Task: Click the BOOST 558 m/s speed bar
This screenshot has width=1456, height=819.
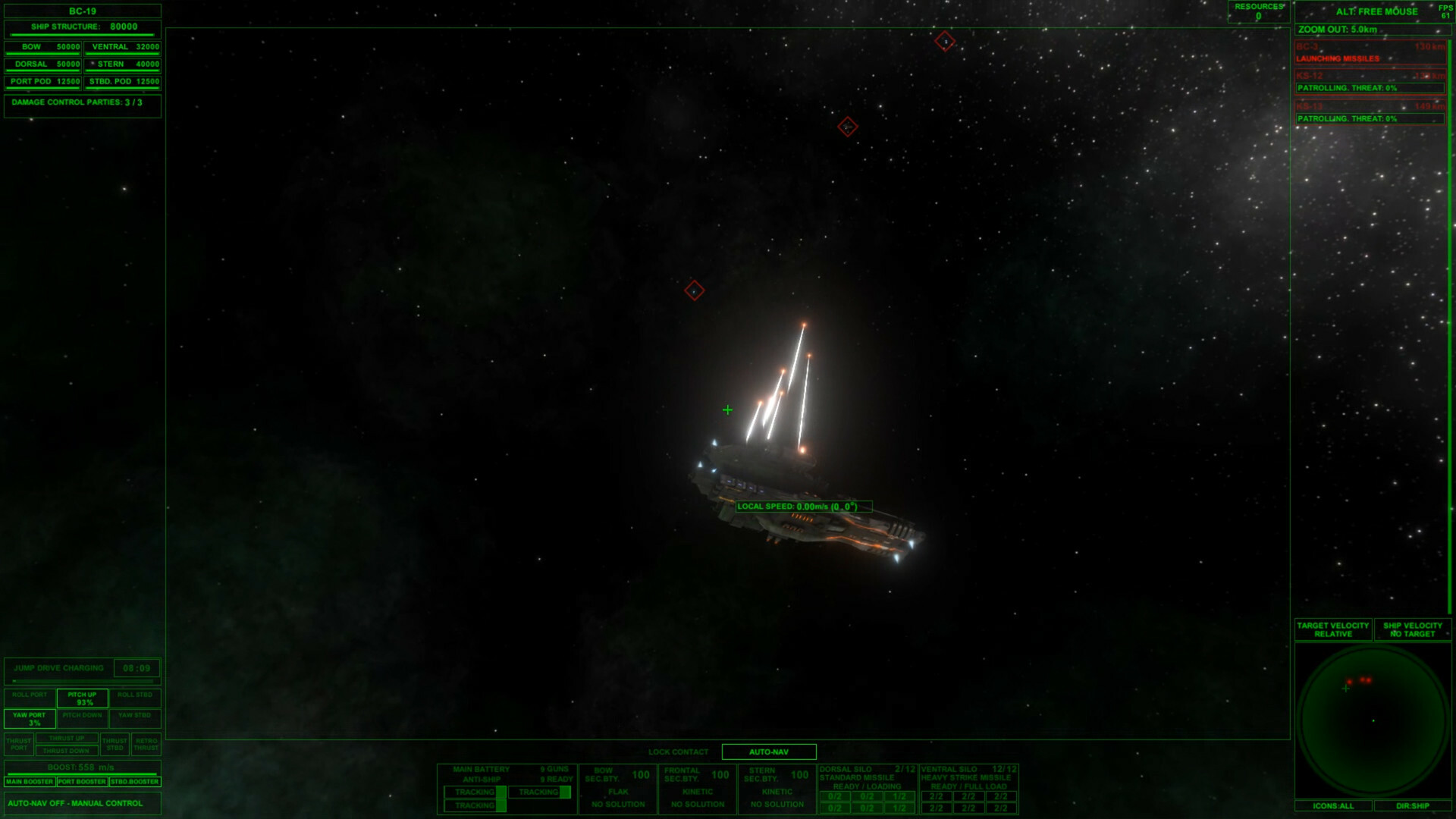Action: pyautogui.click(x=80, y=767)
